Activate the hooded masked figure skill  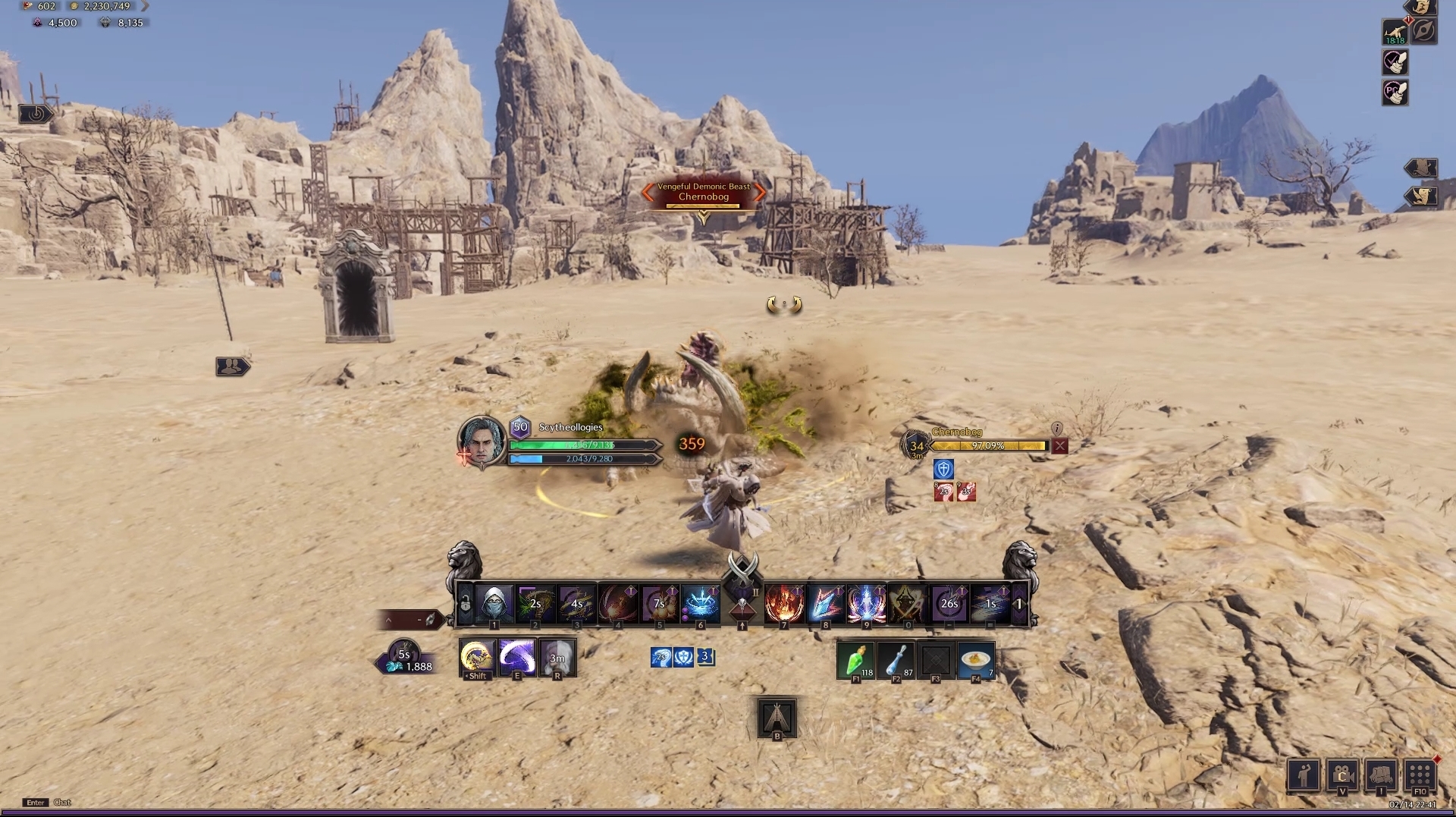point(494,604)
